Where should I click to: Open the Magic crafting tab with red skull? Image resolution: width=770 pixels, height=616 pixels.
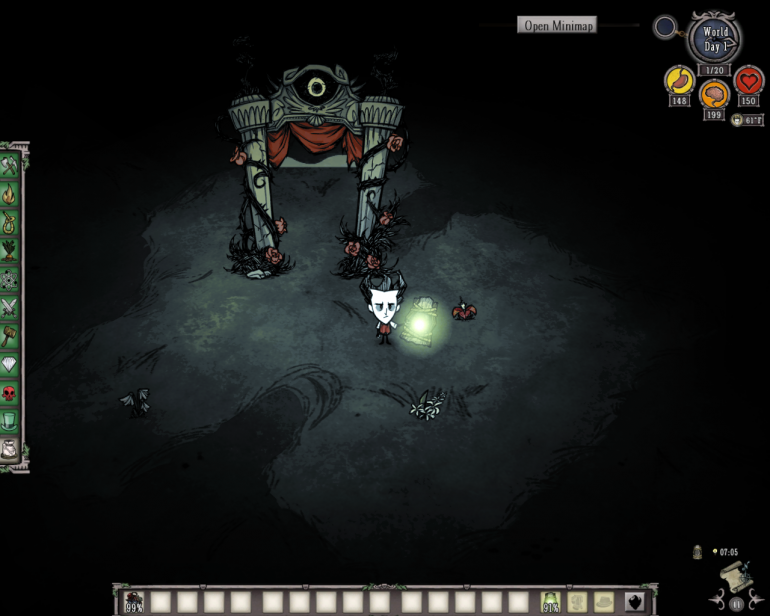[x=11, y=392]
